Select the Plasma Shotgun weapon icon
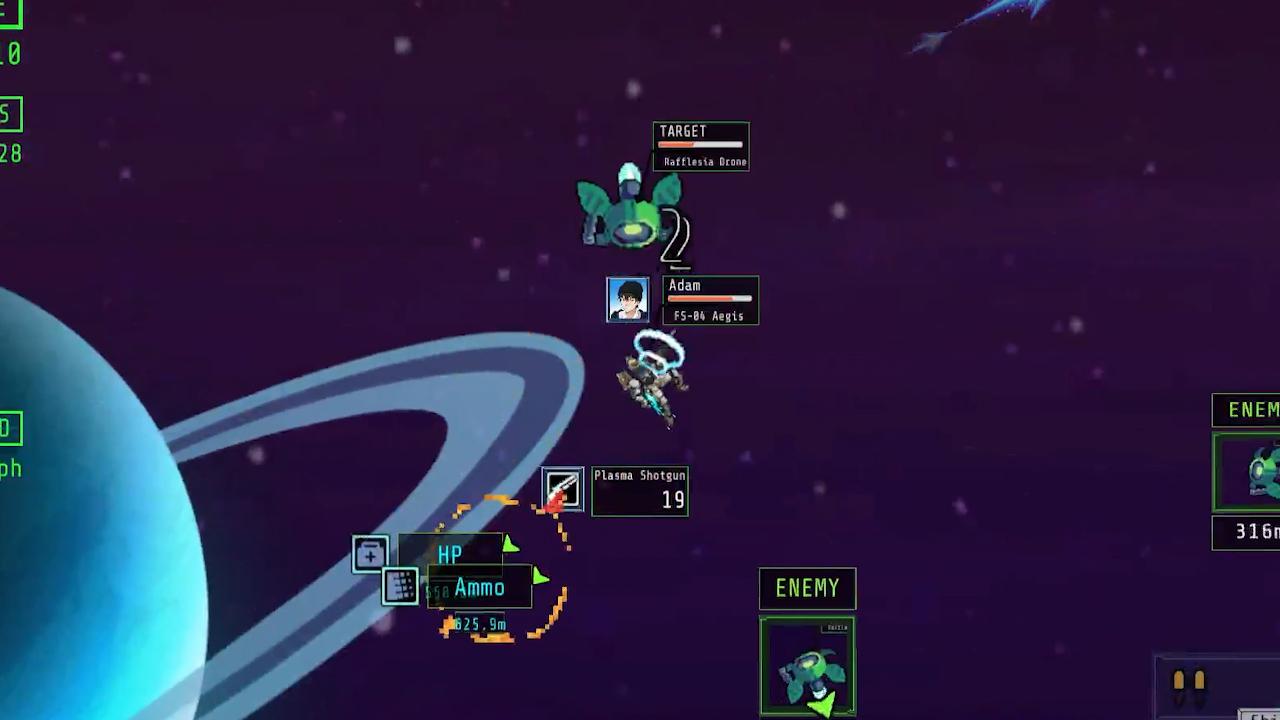 pyautogui.click(x=562, y=489)
